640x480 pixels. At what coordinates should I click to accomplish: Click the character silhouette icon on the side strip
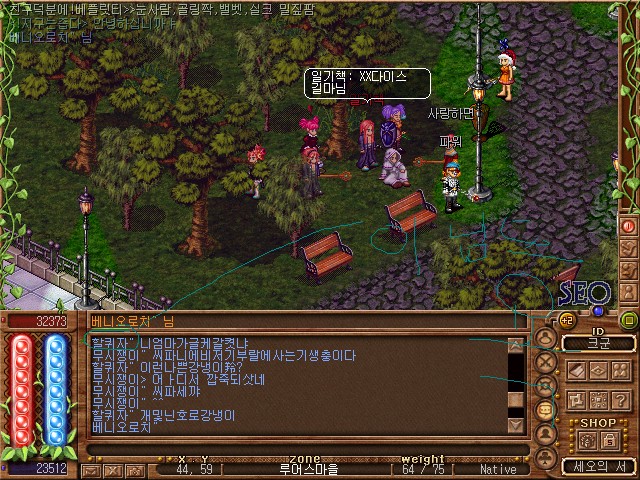click(629, 293)
